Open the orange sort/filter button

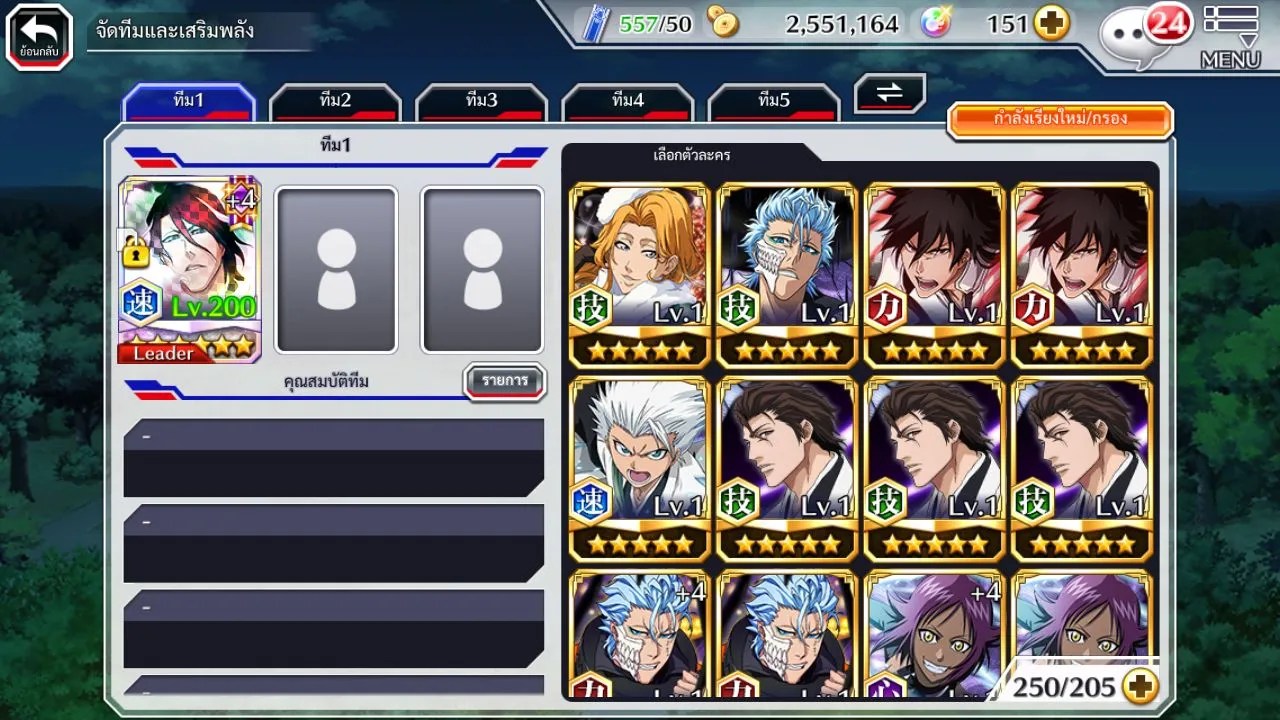click(x=1059, y=119)
